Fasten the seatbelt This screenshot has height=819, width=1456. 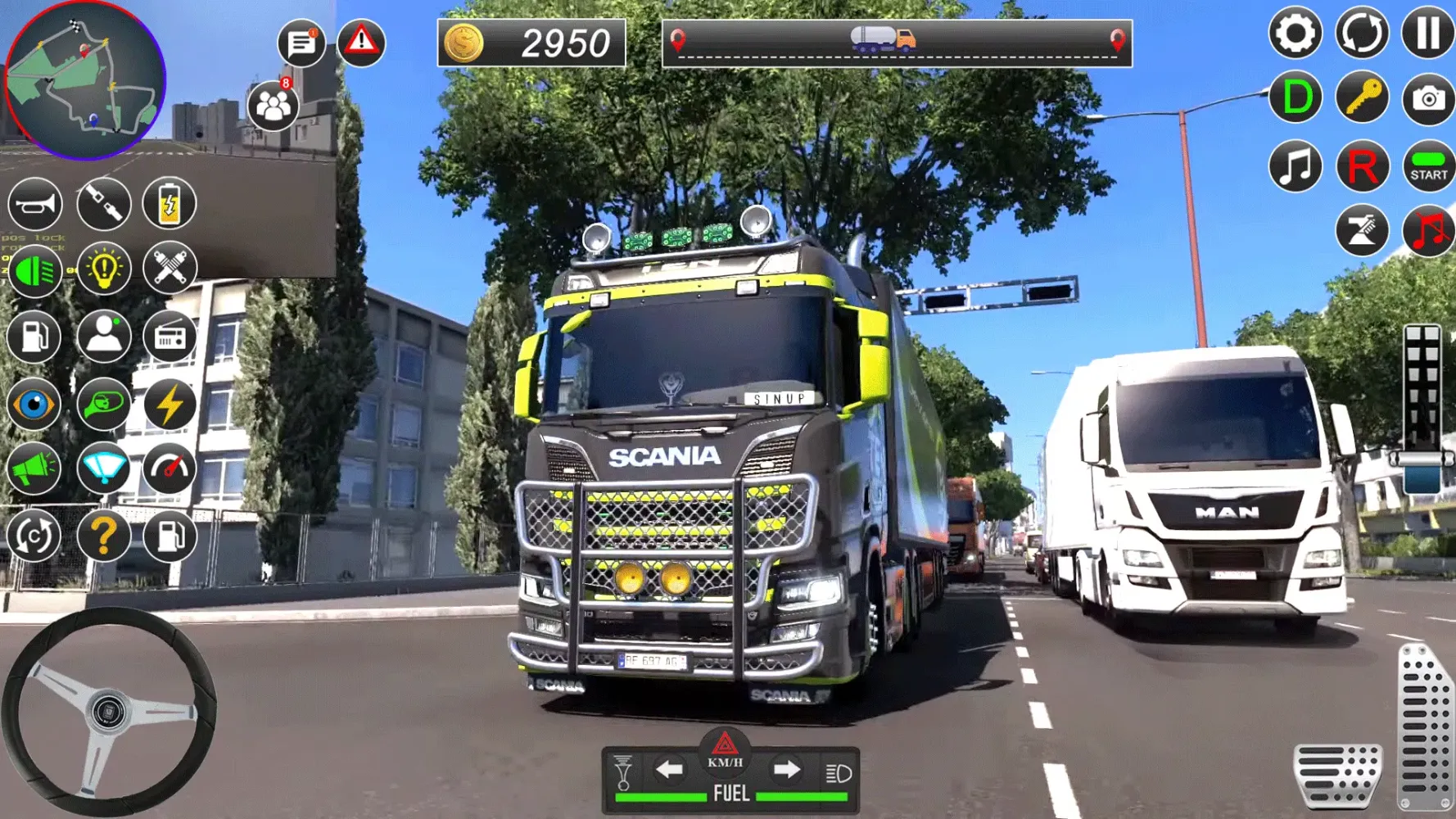tap(103, 205)
